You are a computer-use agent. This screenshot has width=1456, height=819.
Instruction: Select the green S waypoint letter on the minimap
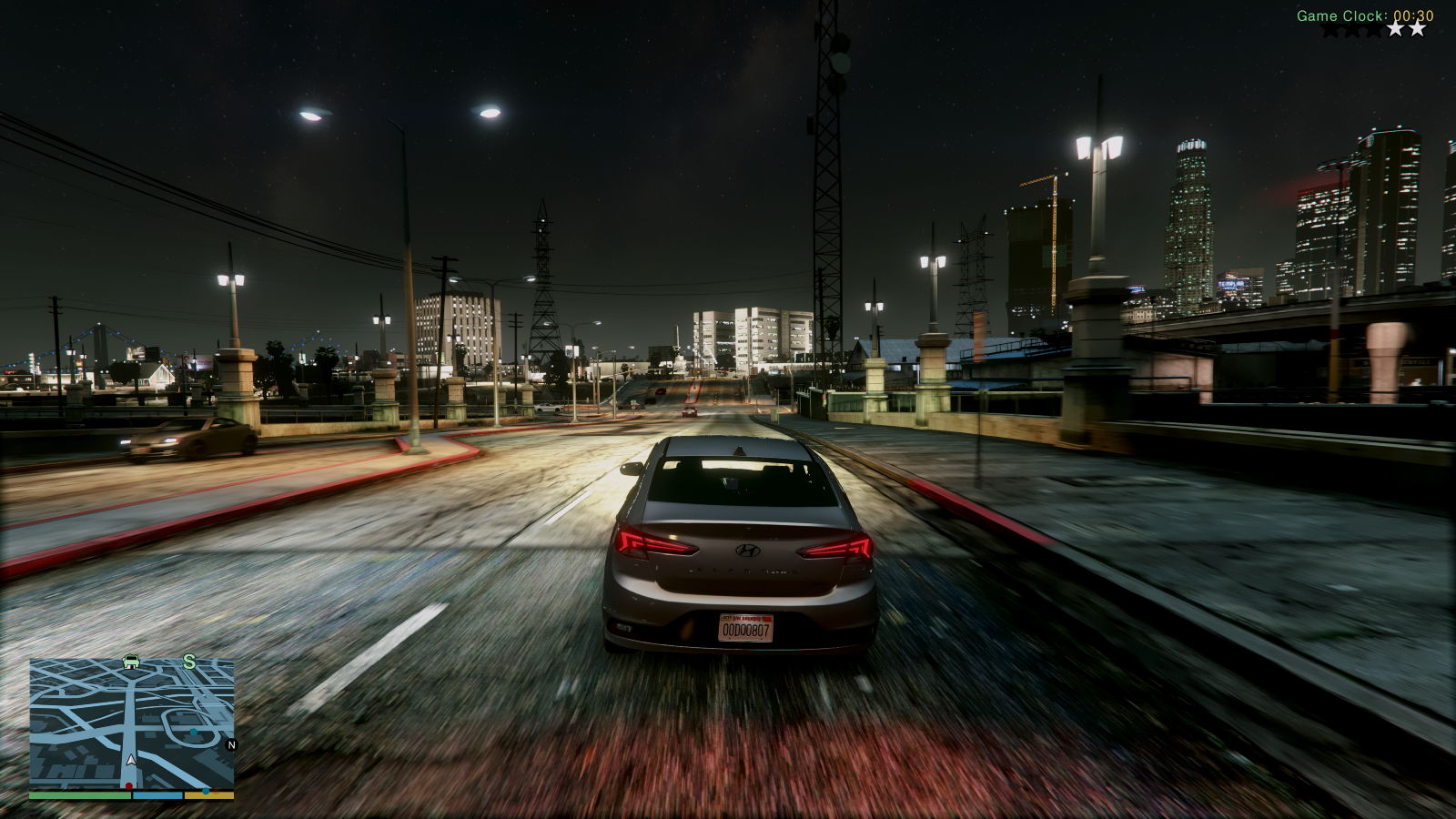[x=189, y=662]
